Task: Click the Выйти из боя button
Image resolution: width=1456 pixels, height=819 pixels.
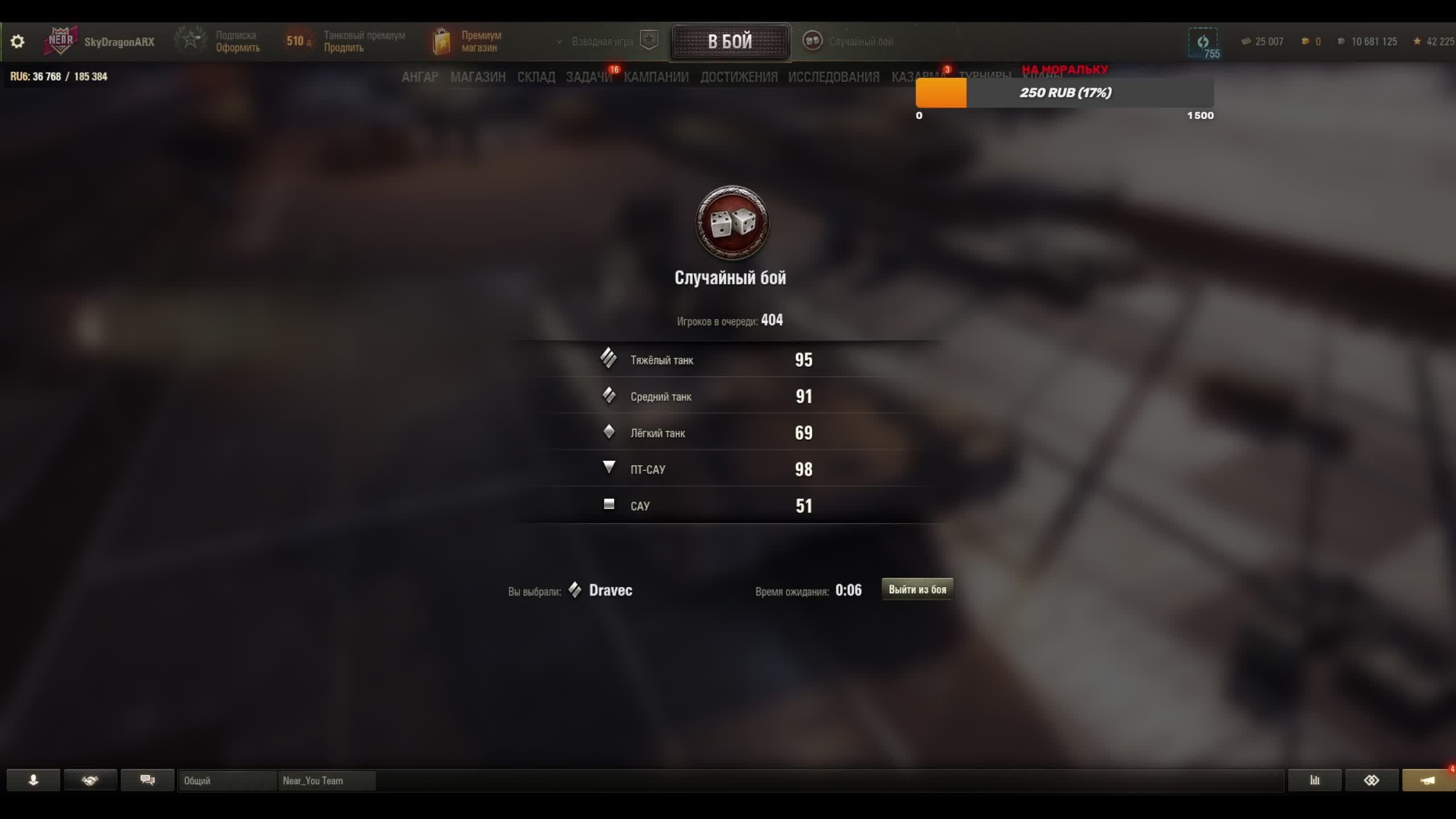Action: (x=917, y=589)
